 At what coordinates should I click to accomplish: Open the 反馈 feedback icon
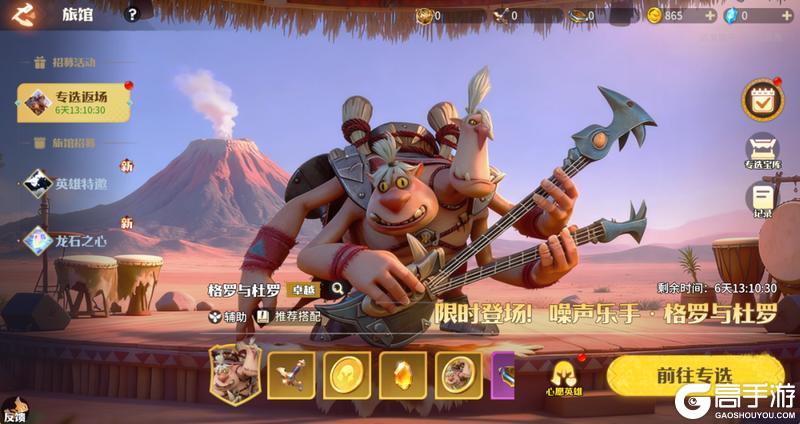14,412
